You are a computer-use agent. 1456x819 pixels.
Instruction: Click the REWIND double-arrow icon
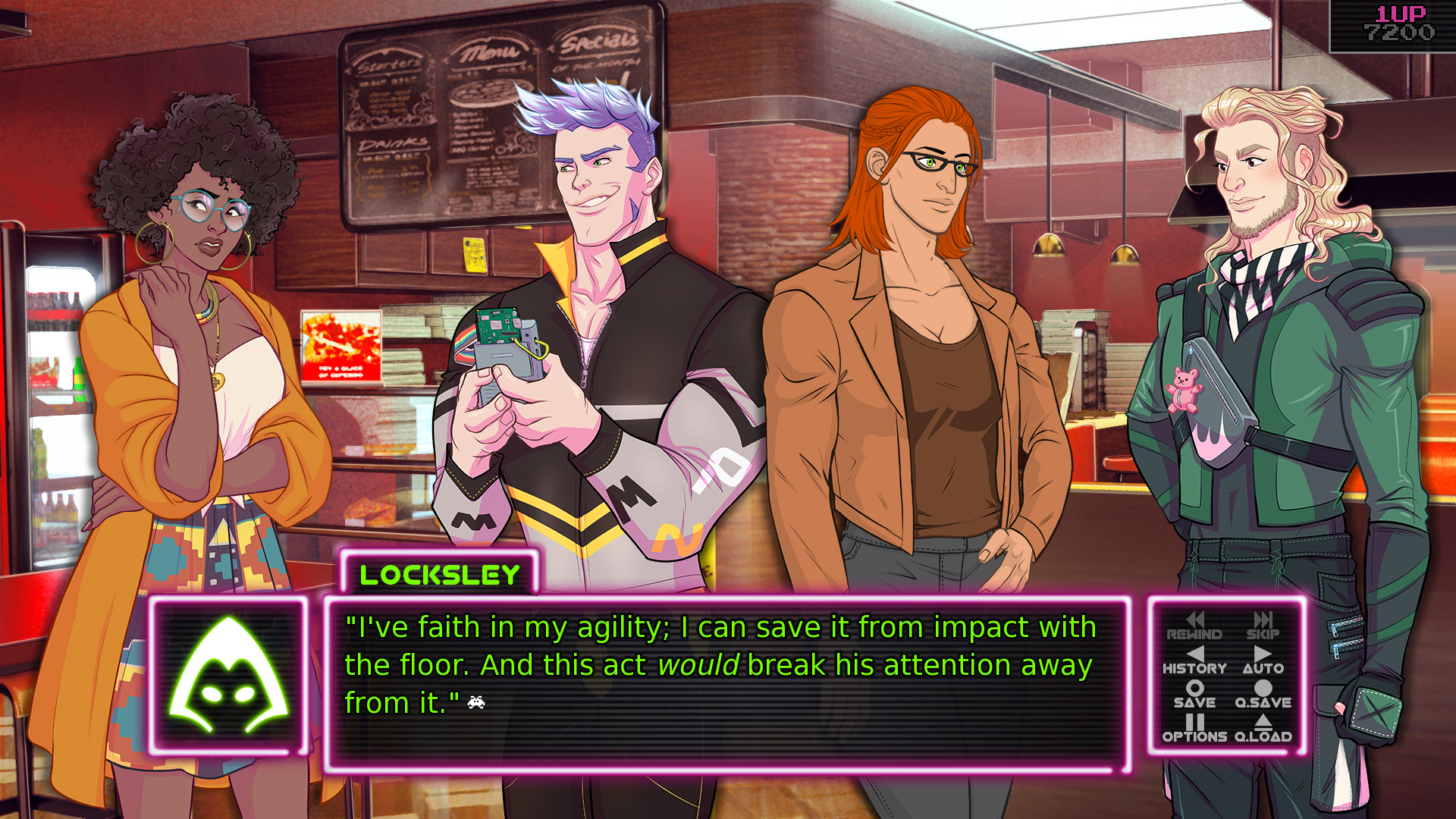(x=1196, y=620)
